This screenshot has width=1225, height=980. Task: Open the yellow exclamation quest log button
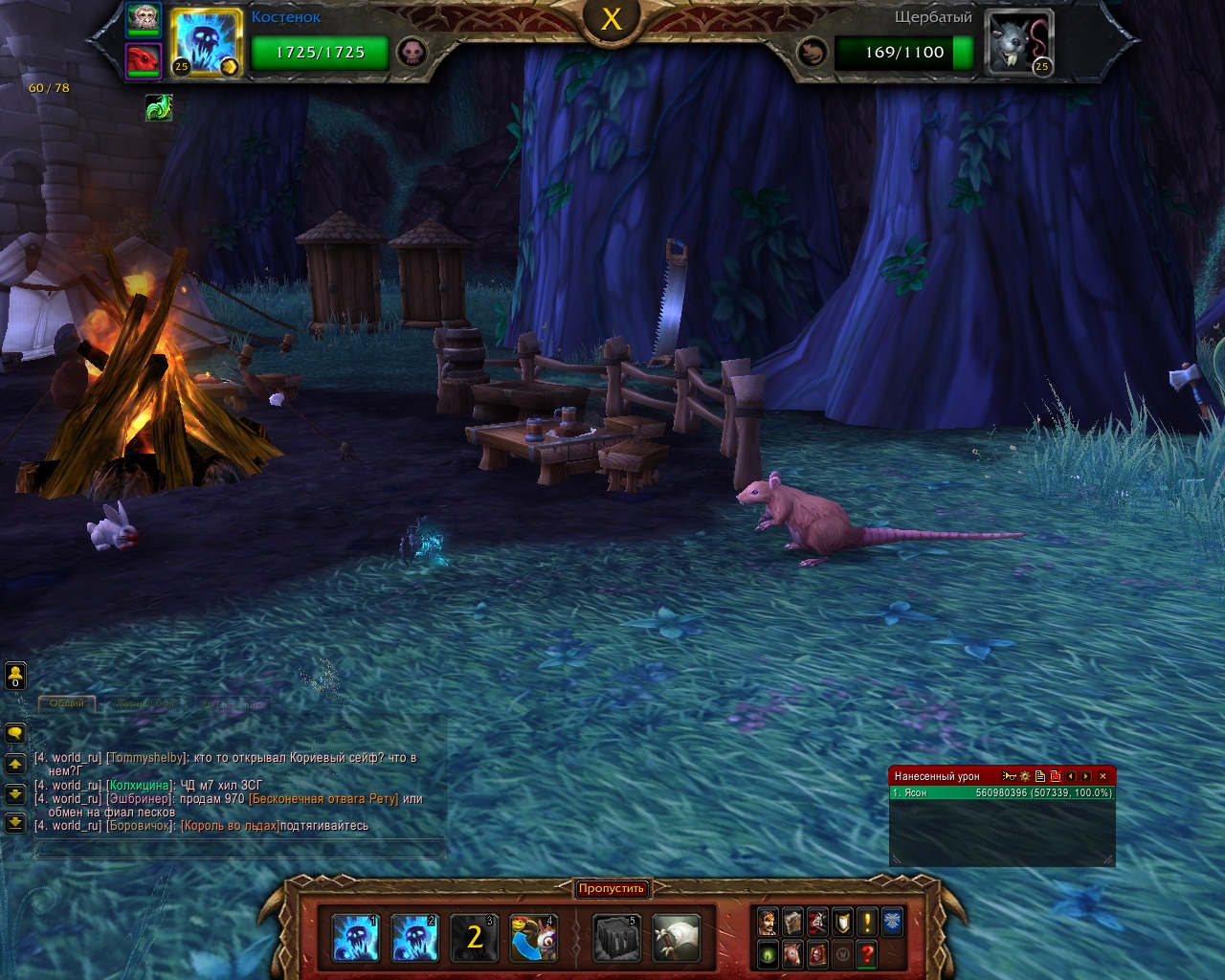(x=867, y=922)
